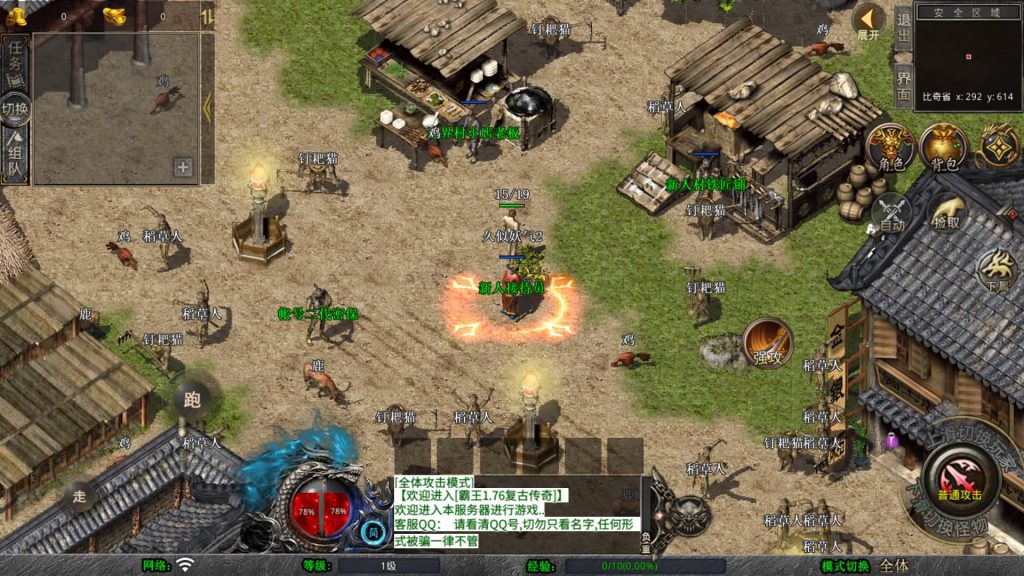Open the 背包 bag inventory
Viewport: 1024px width, 576px height.
(x=943, y=147)
